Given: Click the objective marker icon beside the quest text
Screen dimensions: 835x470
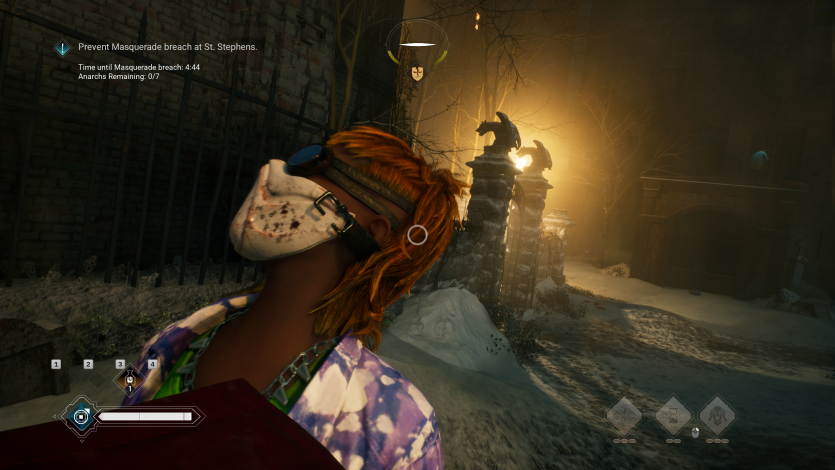Looking at the screenshot, I should coord(63,48).
